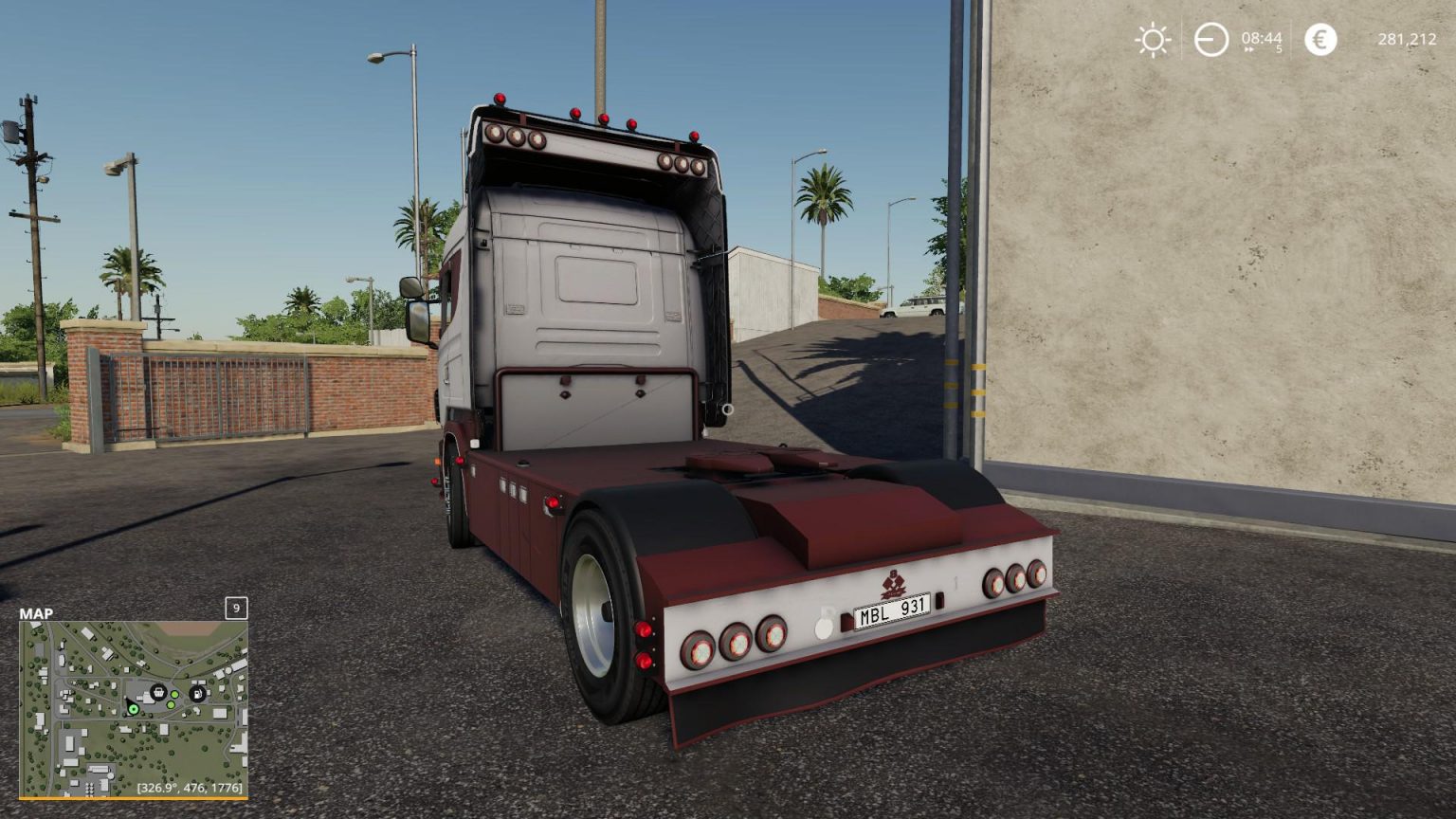Click the money balance showing 281,212
This screenshot has width=1456, height=819.
(1409, 39)
